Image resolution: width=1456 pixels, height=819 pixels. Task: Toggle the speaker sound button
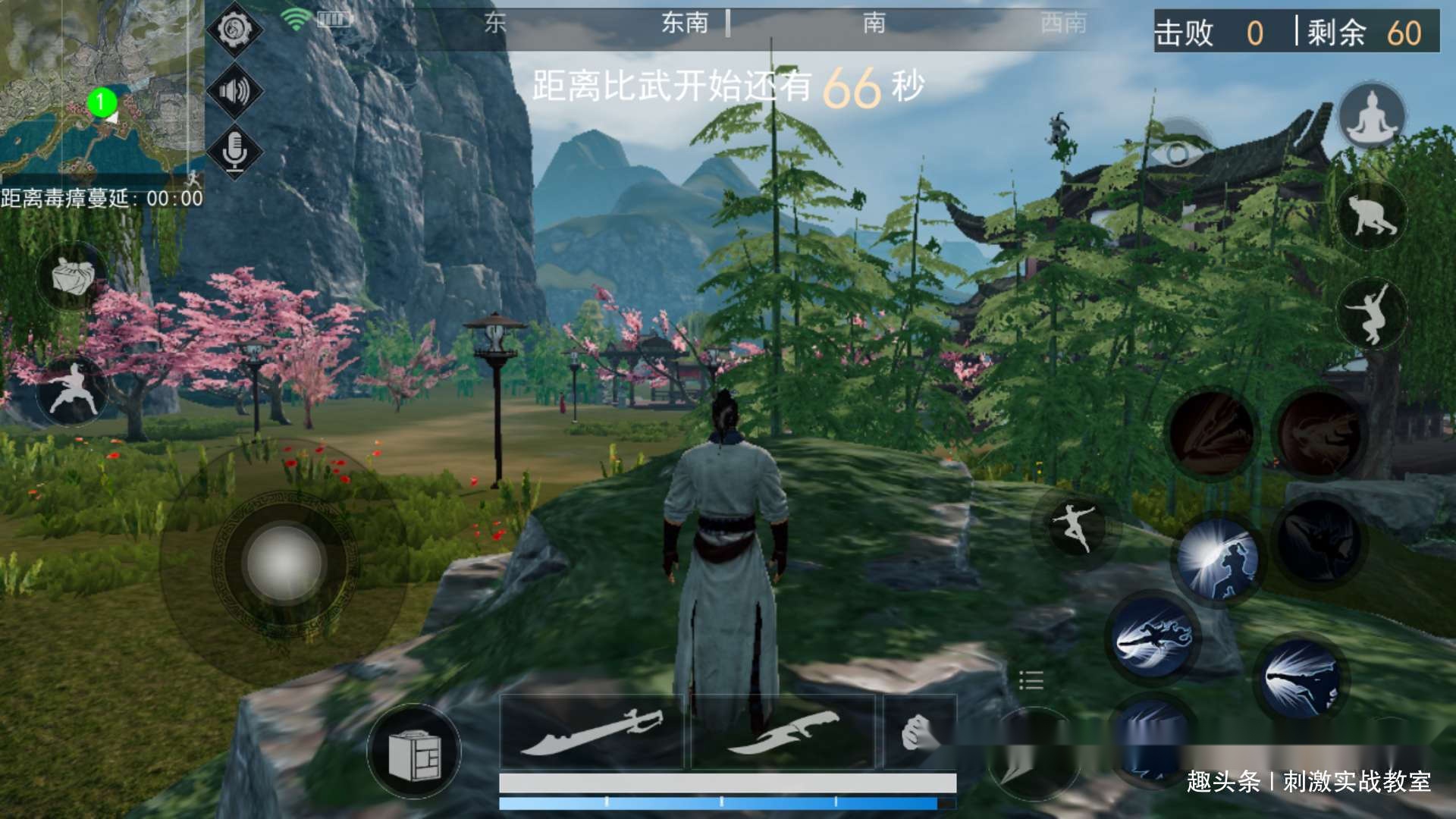click(234, 92)
